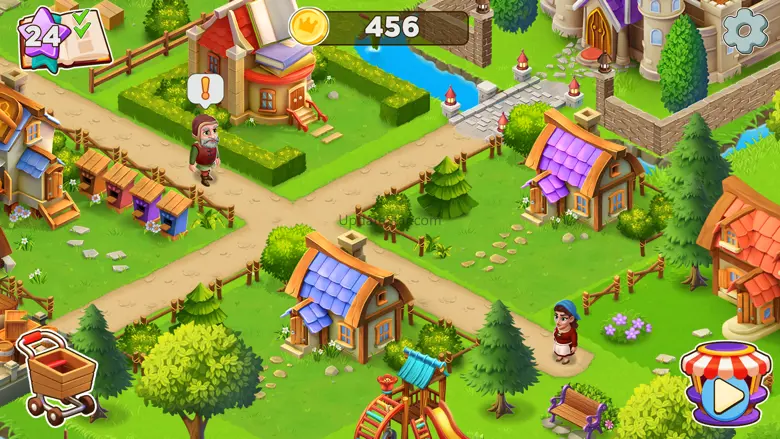Click the exclamation quest speech bubble
The height and width of the screenshot is (439, 780).
203,90
